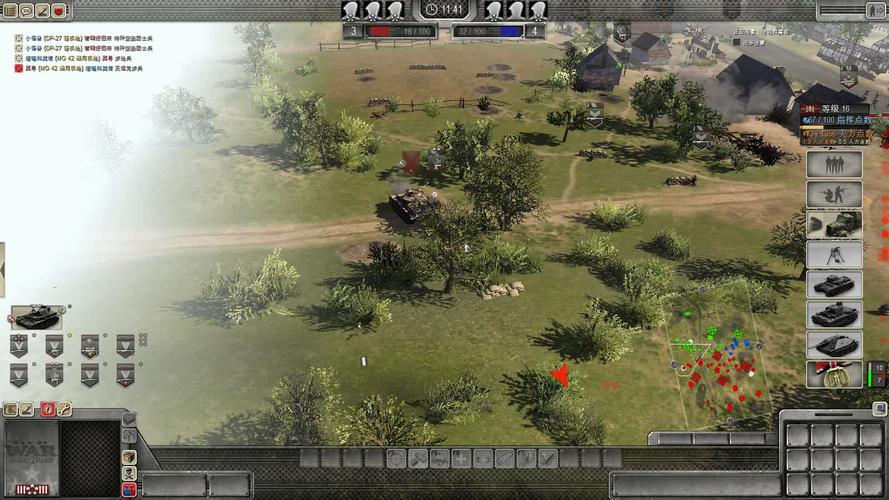Open the wrench repair button
The width and height of the screenshot is (889, 500).
(x=64, y=409)
